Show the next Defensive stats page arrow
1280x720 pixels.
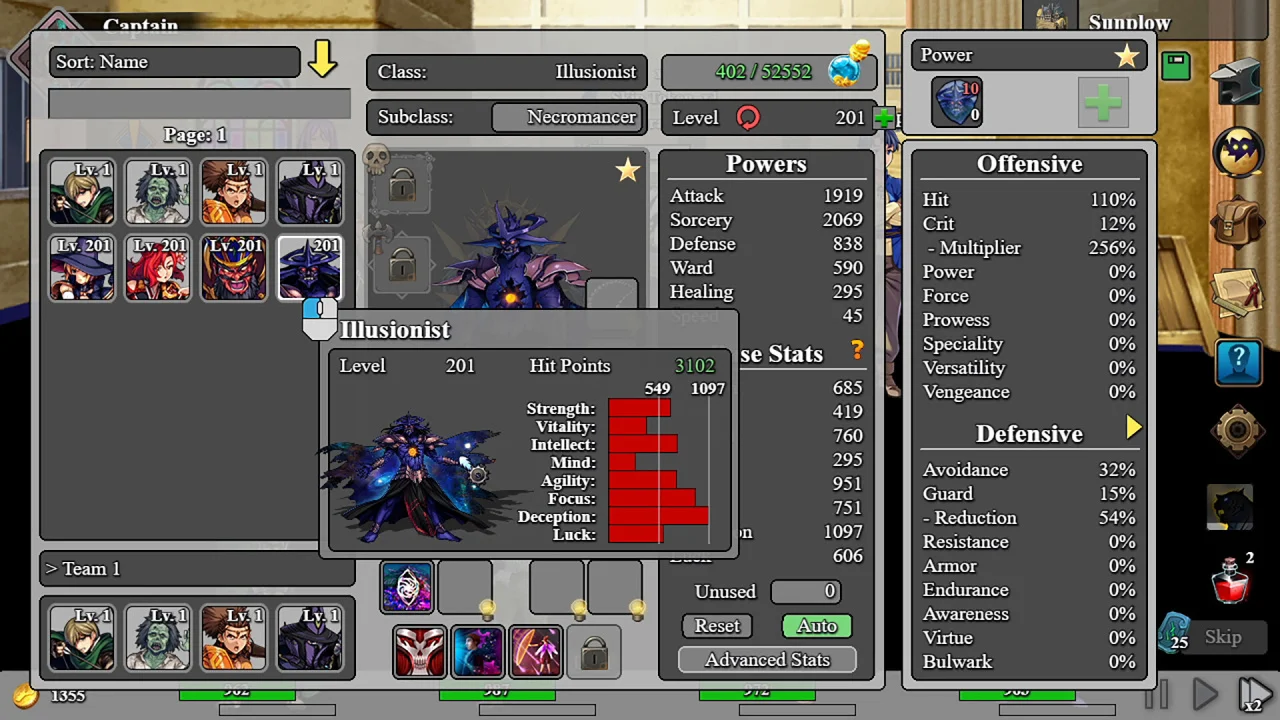point(1133,428)
